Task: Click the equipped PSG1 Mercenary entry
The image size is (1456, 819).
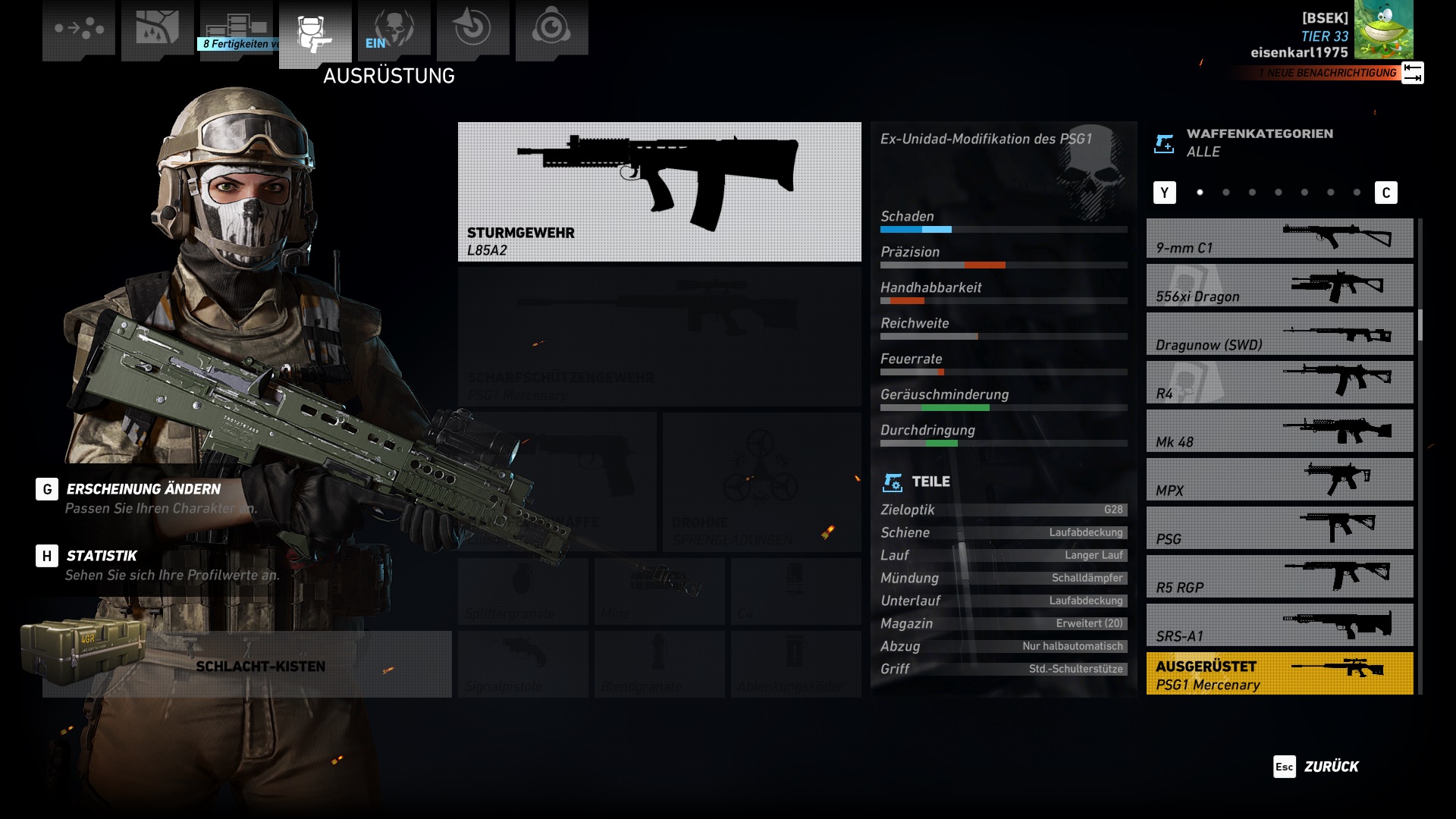Action: pos(1279,673)
